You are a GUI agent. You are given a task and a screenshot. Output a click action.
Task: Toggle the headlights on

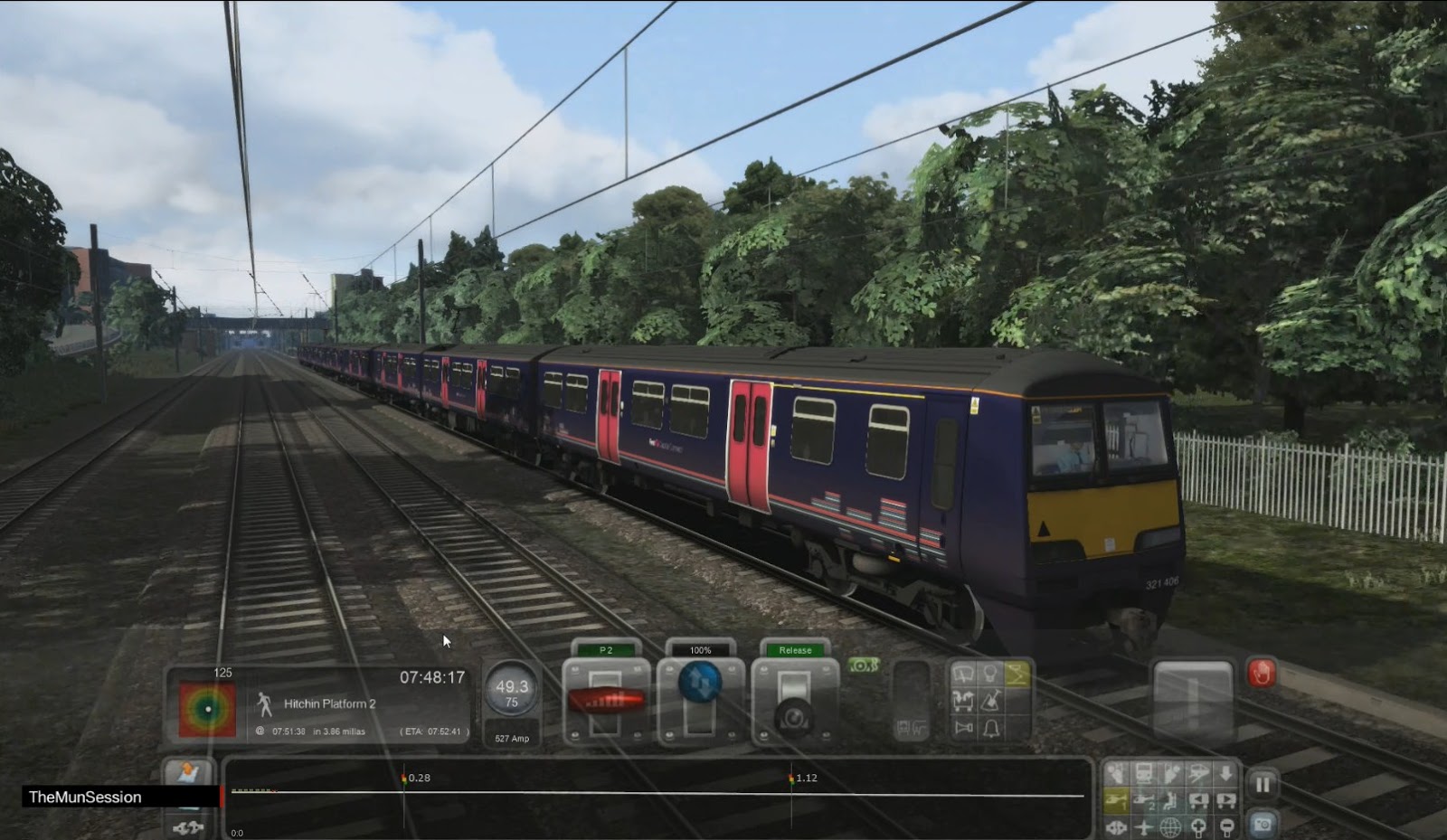tap(991, 674)
